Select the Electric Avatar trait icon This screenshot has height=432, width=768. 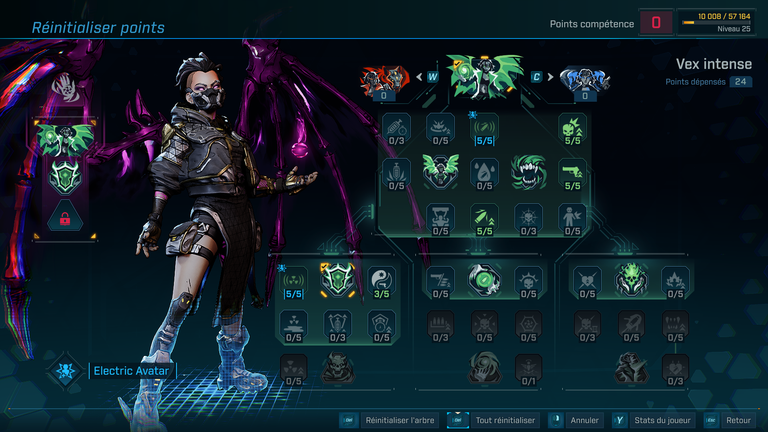coord(65,370)
